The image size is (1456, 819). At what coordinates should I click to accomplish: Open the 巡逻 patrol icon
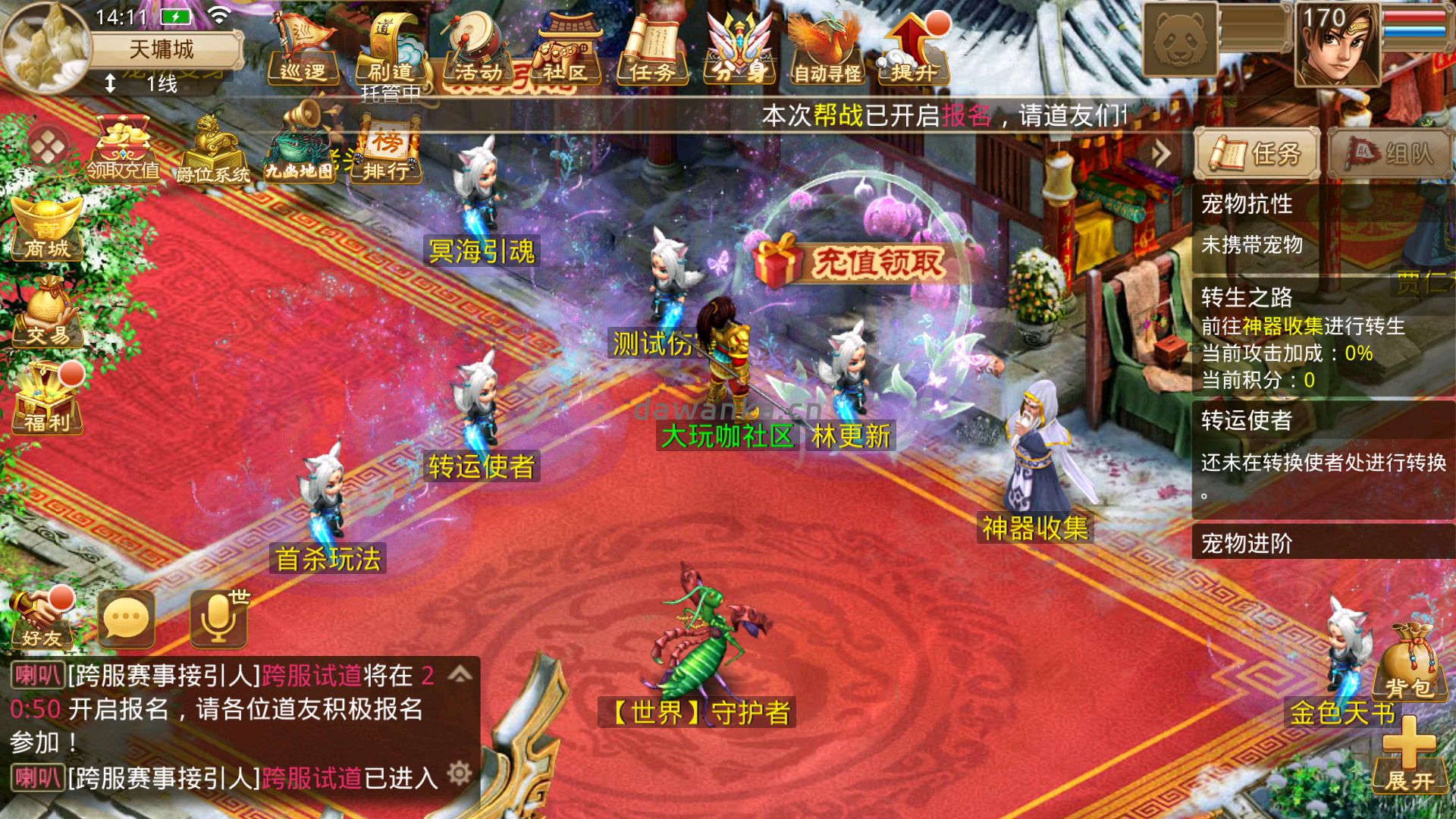pos(303,49)
